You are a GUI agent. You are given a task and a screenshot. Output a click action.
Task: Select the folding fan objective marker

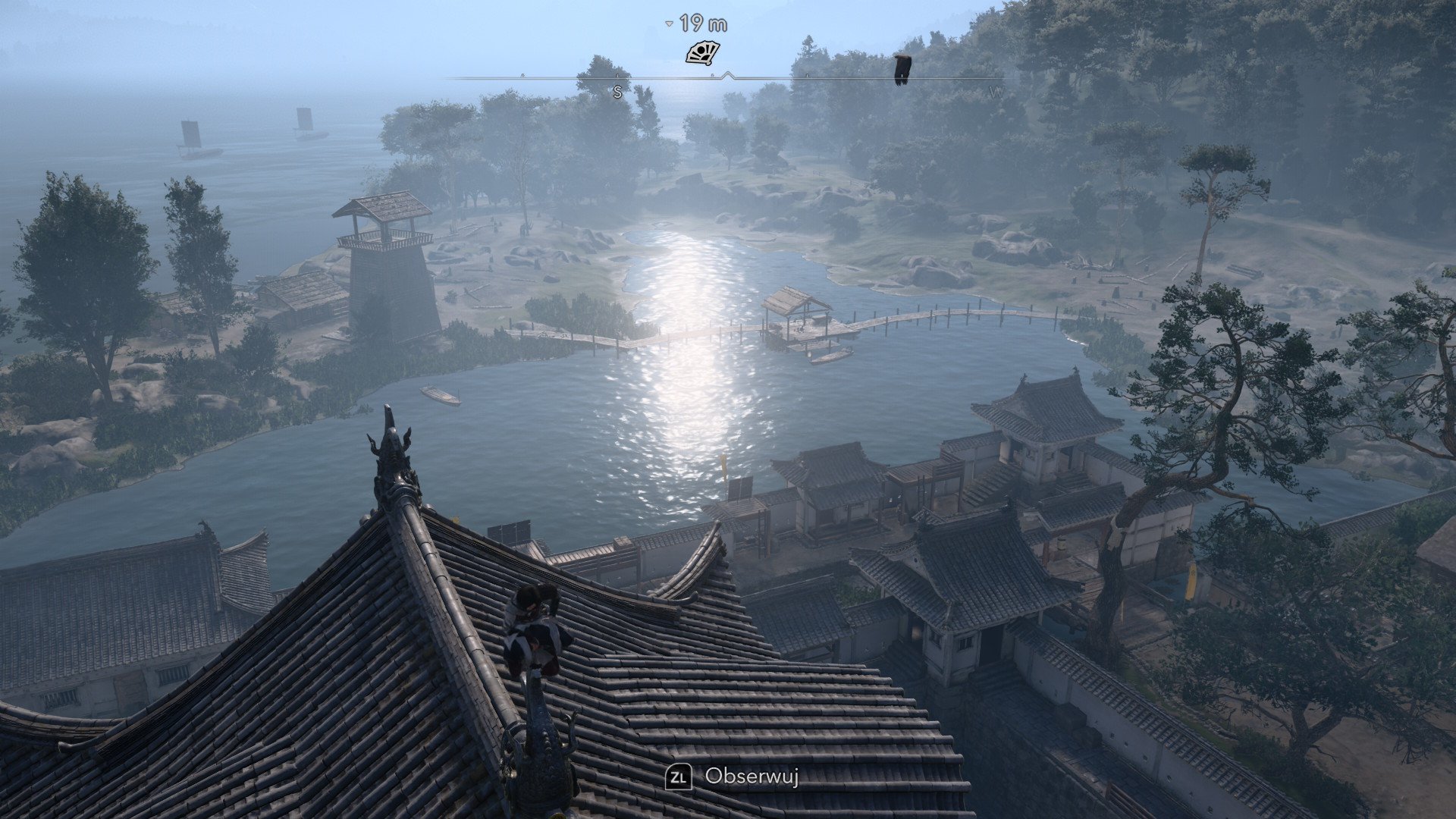[x=702, y=53]
